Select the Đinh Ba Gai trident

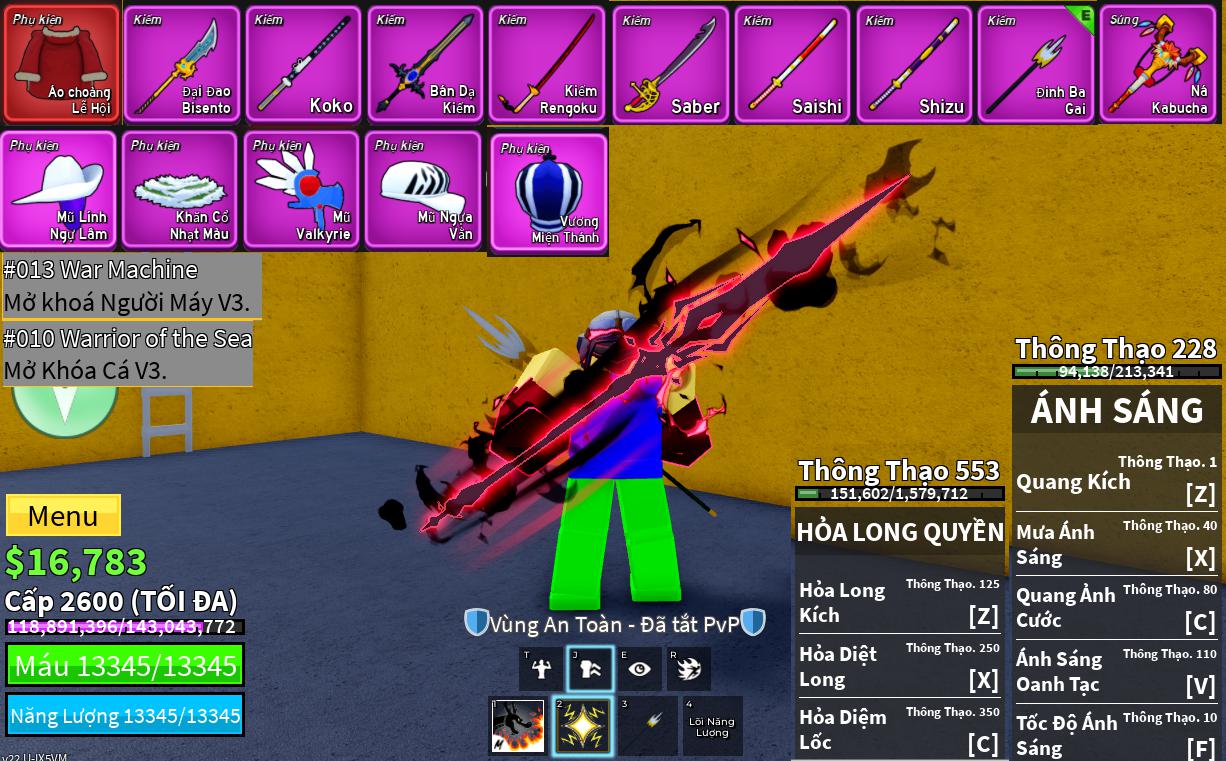(1036, 64)
